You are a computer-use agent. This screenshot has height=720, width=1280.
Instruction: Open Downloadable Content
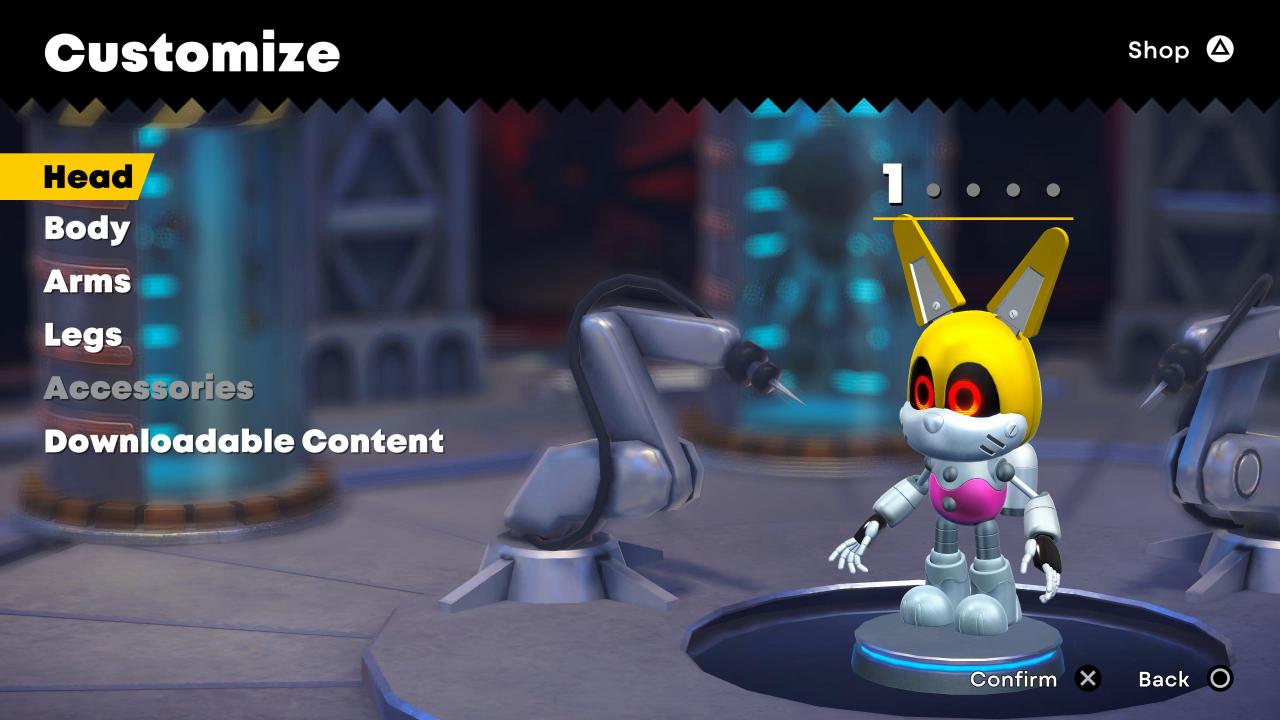tap(243, 441)
